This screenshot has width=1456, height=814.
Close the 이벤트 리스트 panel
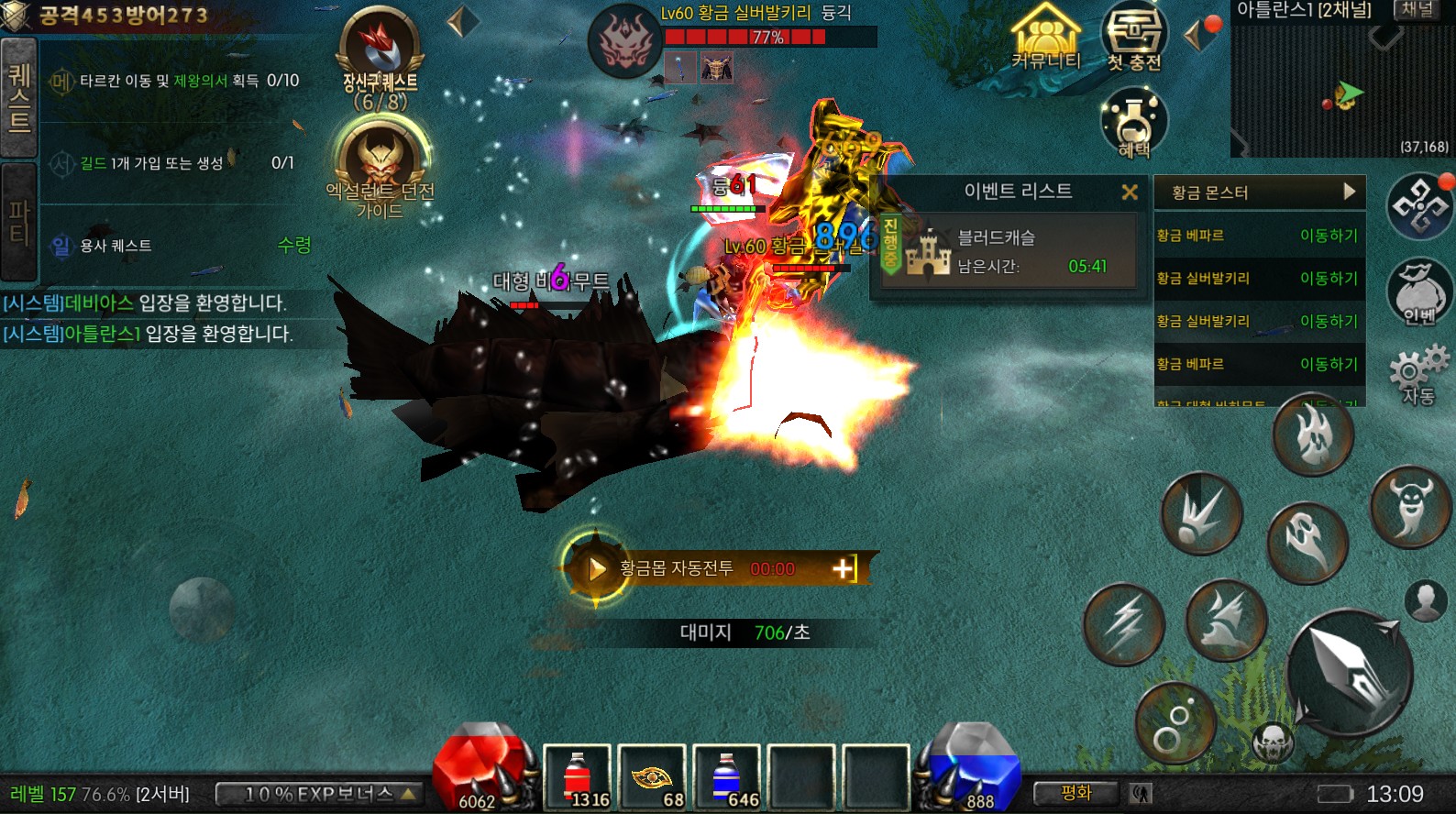point(1130,192)
